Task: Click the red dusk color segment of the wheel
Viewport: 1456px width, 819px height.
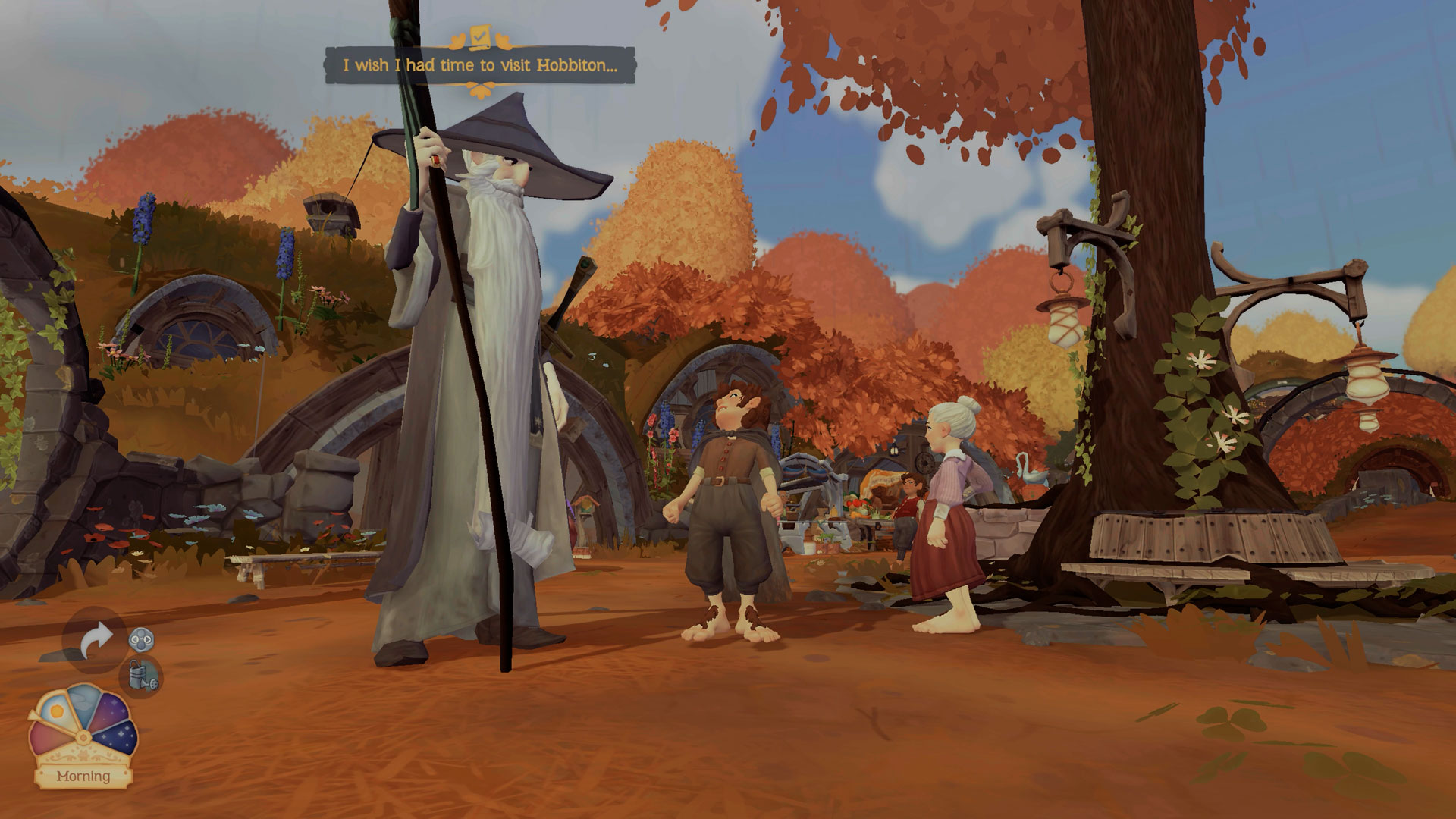Action: point(45,736)
